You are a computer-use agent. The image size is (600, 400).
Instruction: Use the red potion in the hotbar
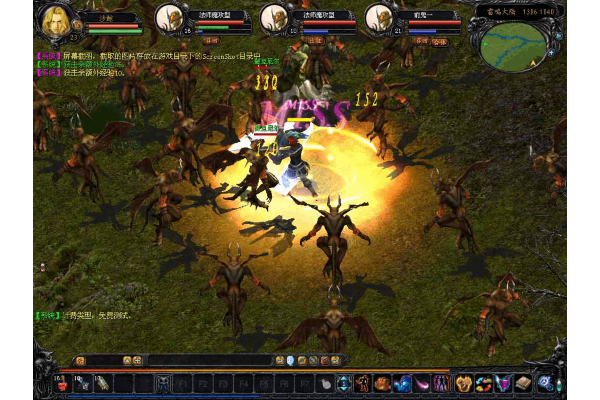(60, 382)
